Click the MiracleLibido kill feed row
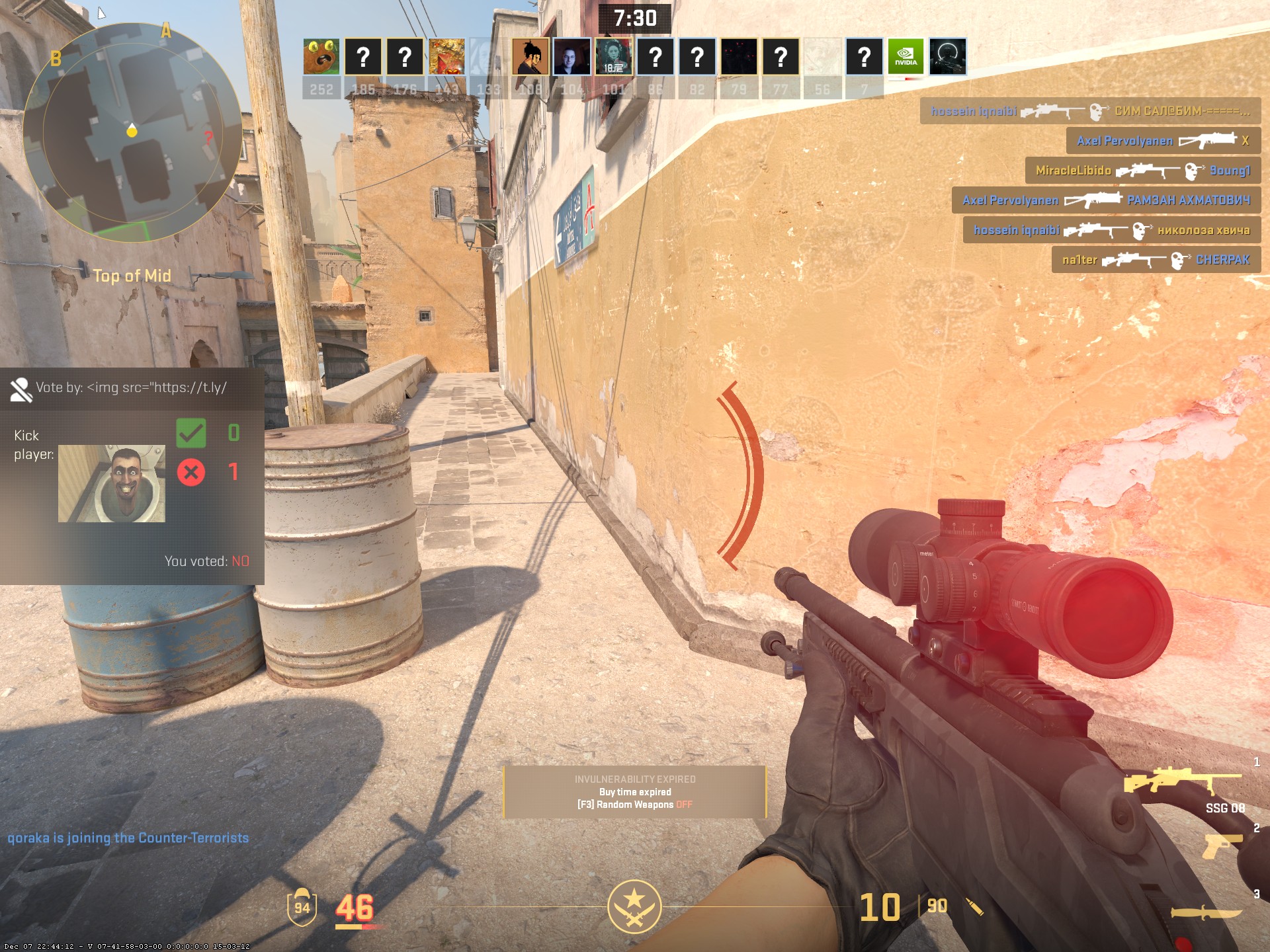 (x=1142, y=171)
